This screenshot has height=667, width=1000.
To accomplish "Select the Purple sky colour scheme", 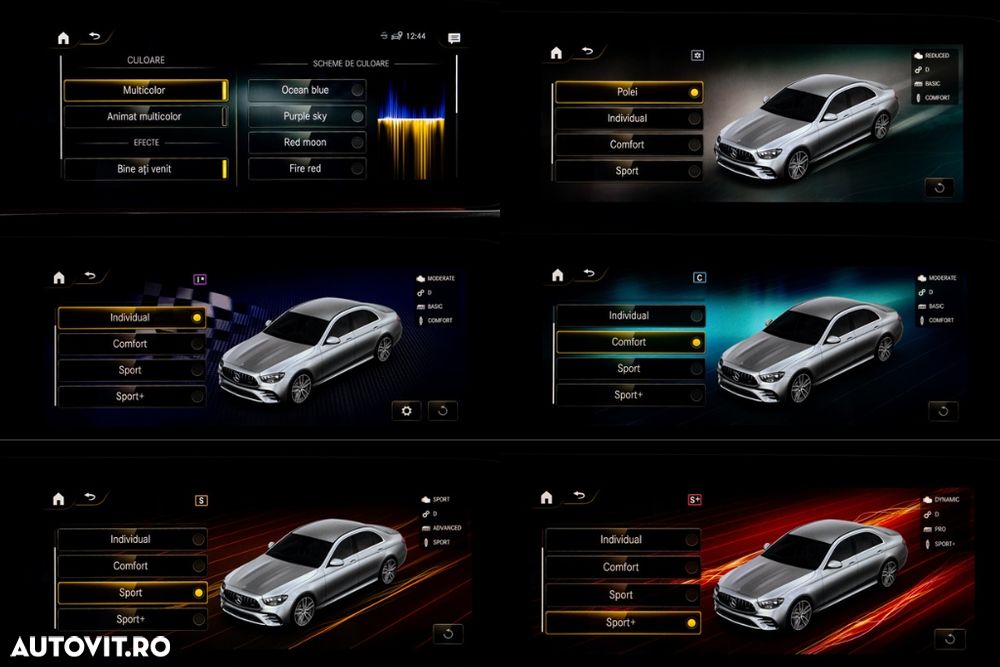I will (x=306, y=116).
